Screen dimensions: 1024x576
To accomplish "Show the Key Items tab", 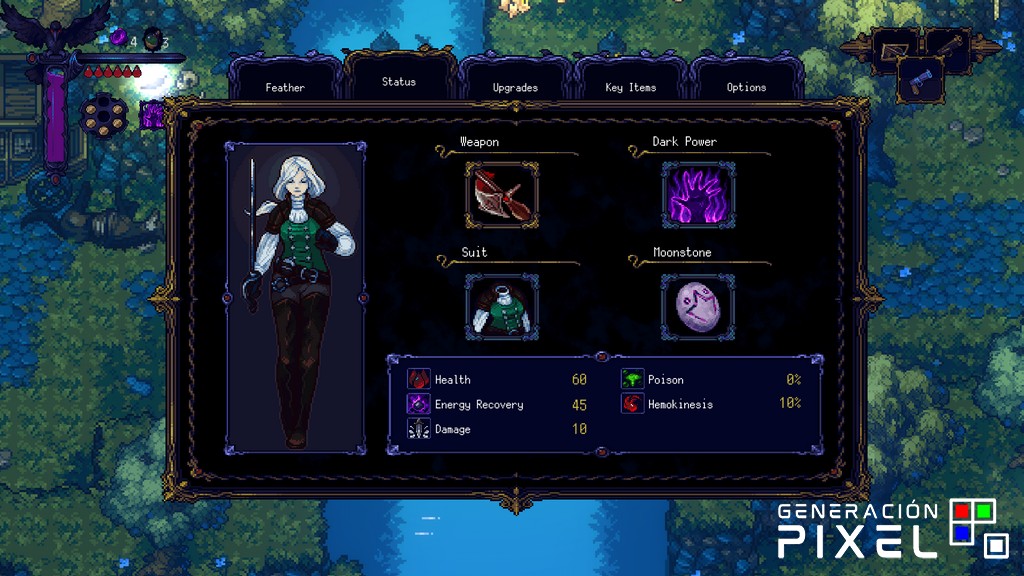I will (x=631, y=86).
